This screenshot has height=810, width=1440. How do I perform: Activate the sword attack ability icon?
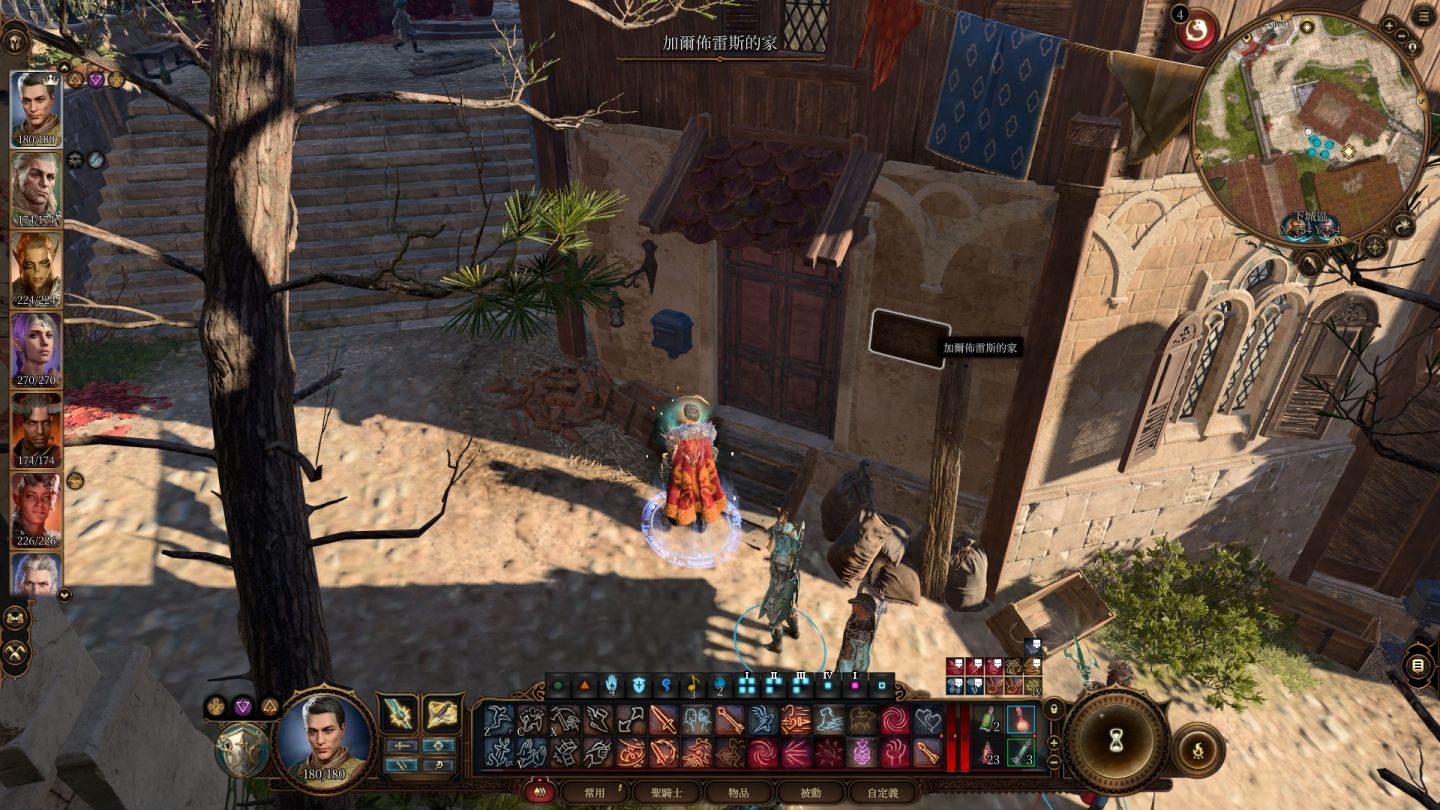click(x=664, y=720)
